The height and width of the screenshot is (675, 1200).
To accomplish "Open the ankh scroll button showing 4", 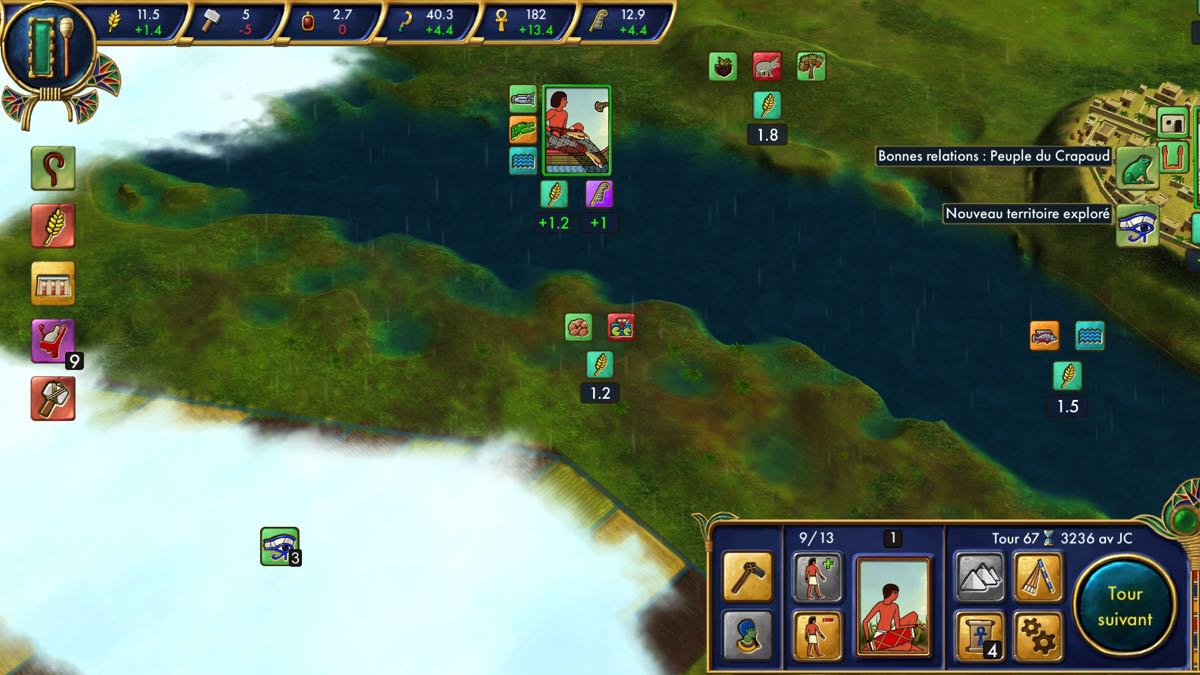I will [x=980, y=636].
